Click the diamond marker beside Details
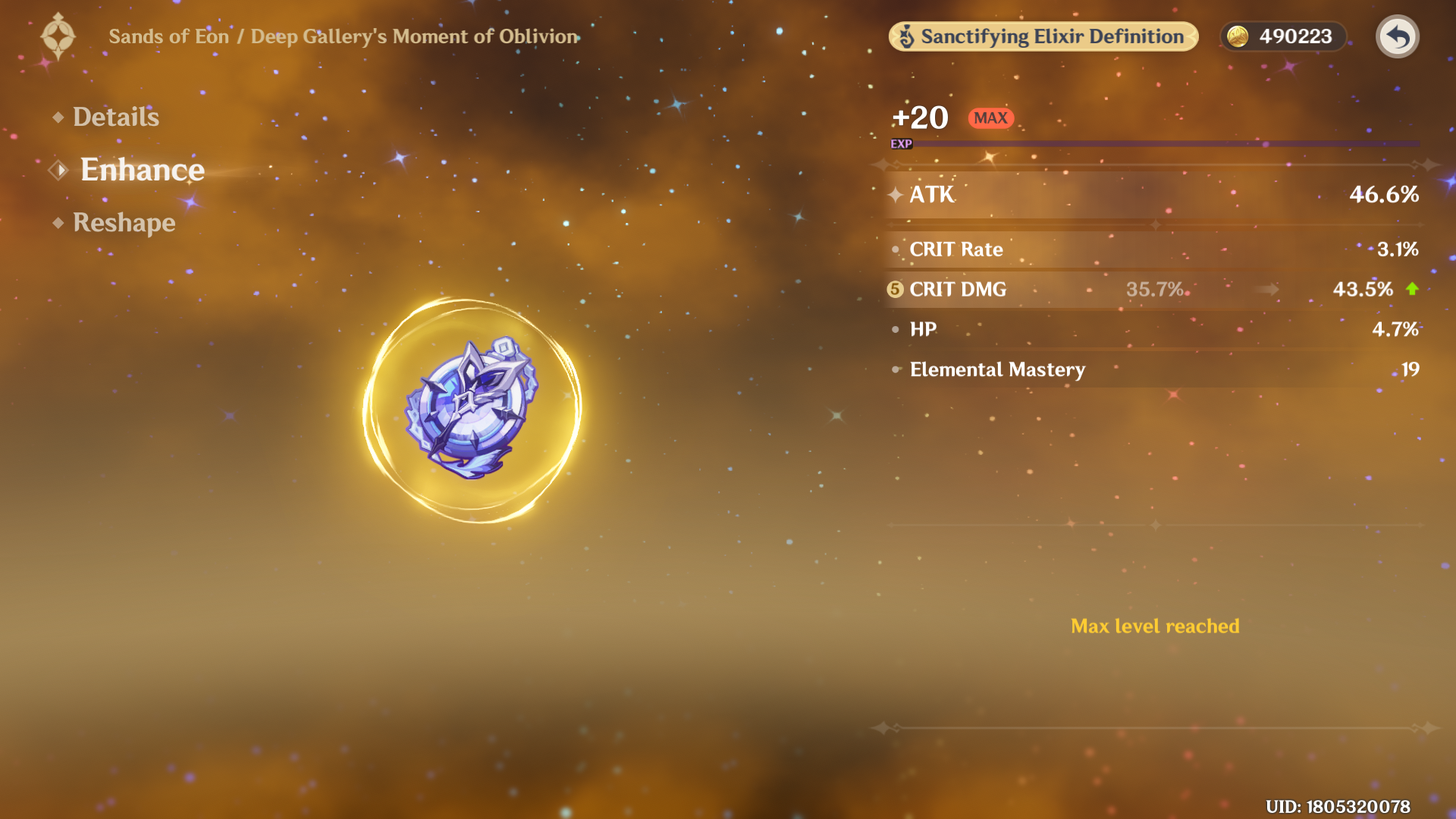 point(57,117)
